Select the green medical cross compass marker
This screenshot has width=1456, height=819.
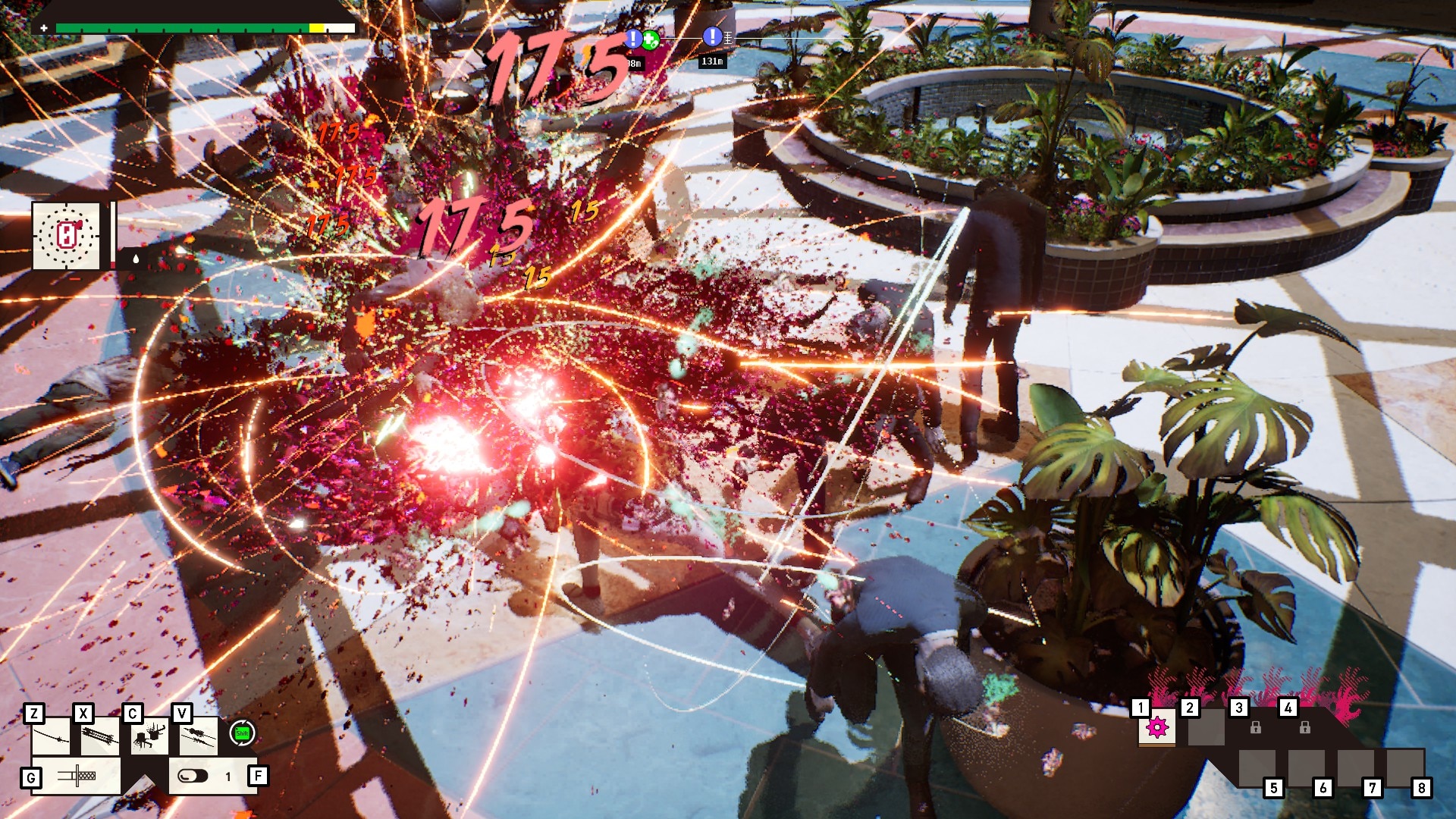[x=651, y=39]
